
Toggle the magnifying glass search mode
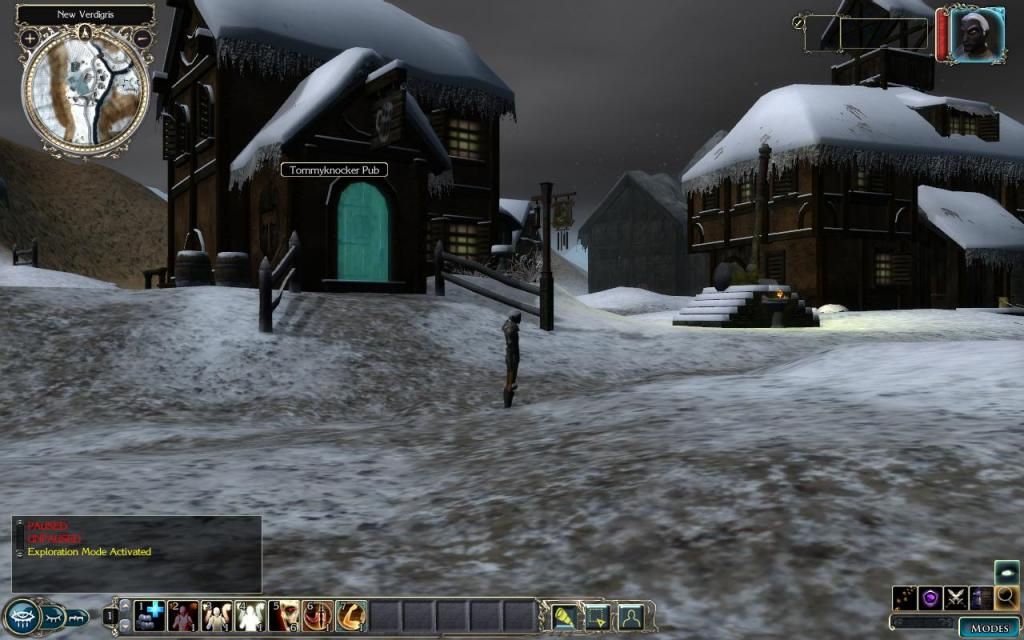pyautogui.click(x=1007, y=598)
